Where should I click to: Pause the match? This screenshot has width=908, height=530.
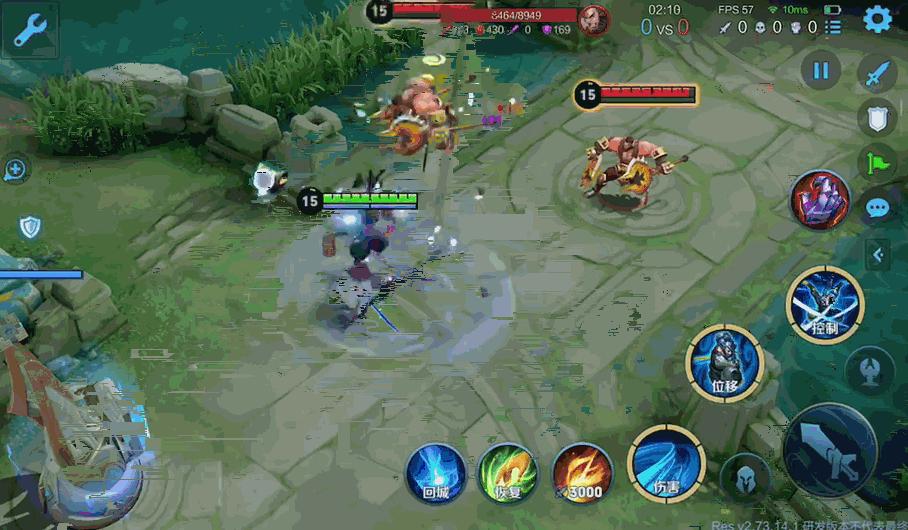(820, 71)
